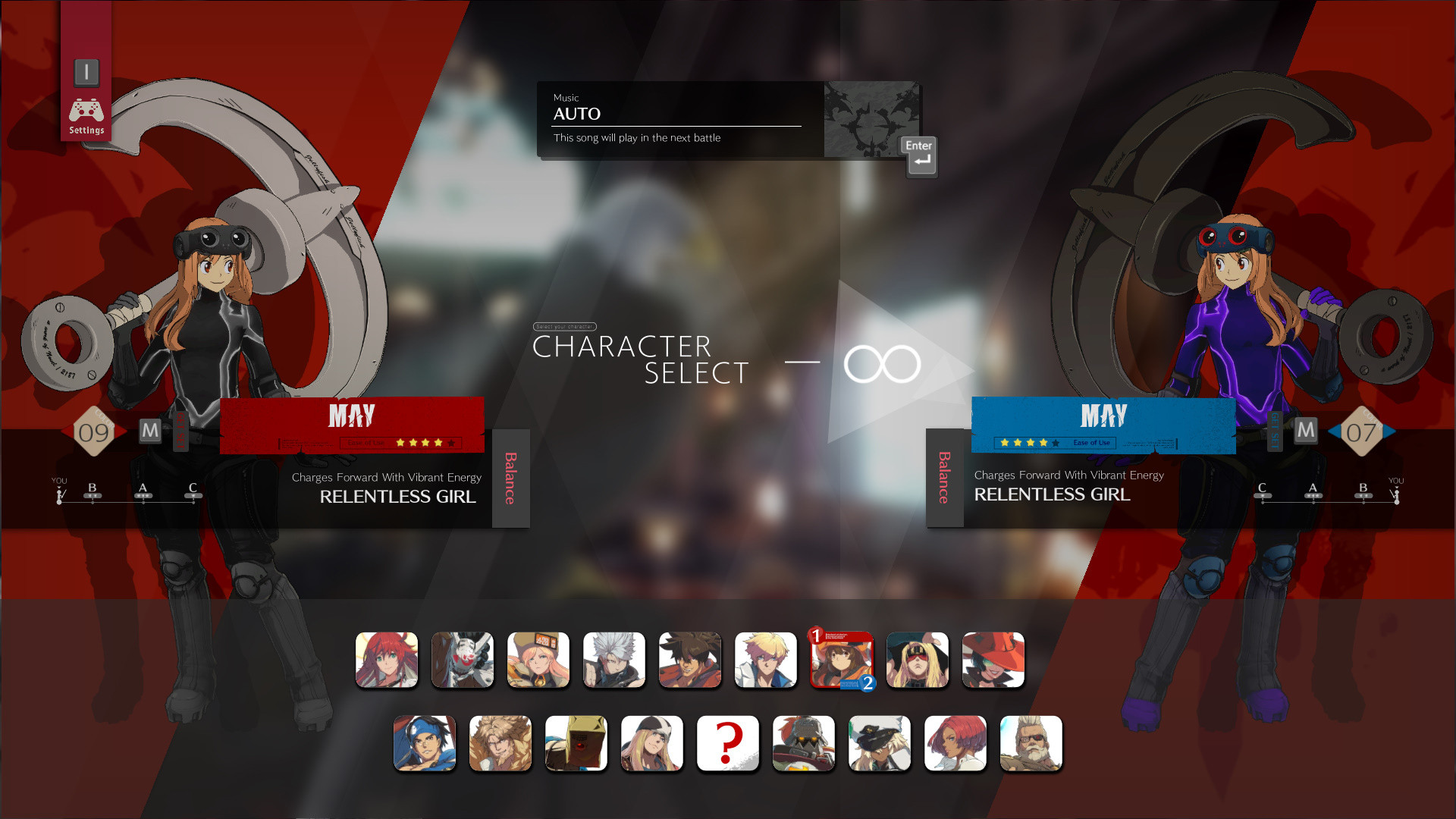Choose the random character question mark icon
Viewport: 1456px width, 819px height.
(x=726, y=743)
